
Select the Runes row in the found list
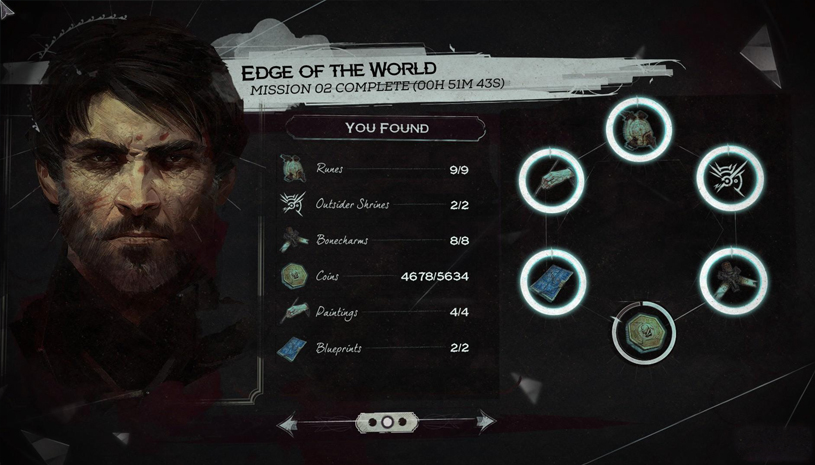[378, 169]
